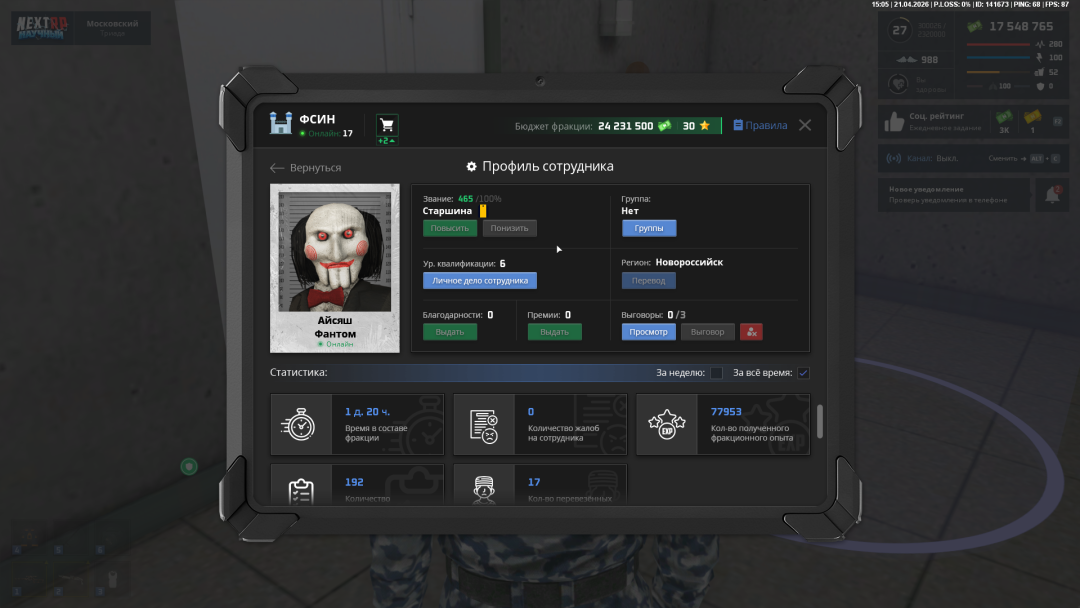Toggle the За всё время checkbox
The width and height of the screenshot is (1080, 608).
(x=803, y=373)
